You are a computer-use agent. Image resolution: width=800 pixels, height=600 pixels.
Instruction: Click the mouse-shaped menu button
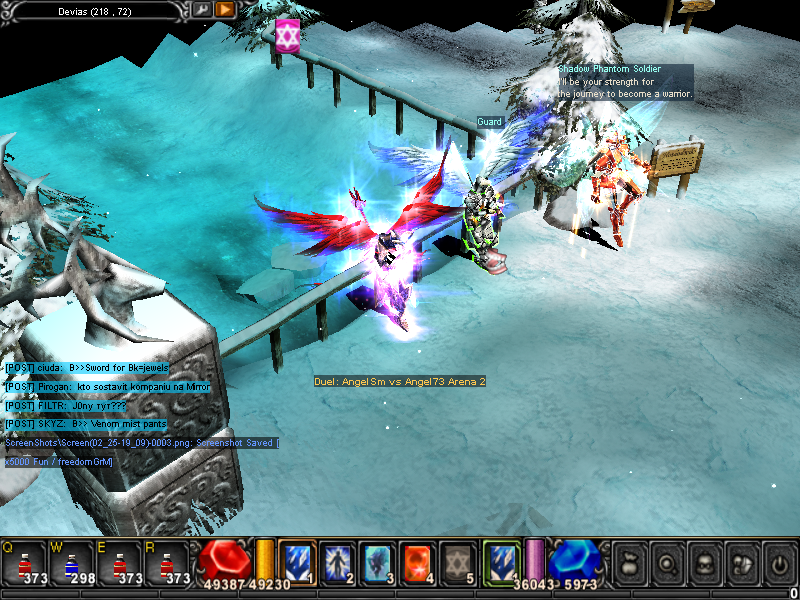click(x=741, y=563)
